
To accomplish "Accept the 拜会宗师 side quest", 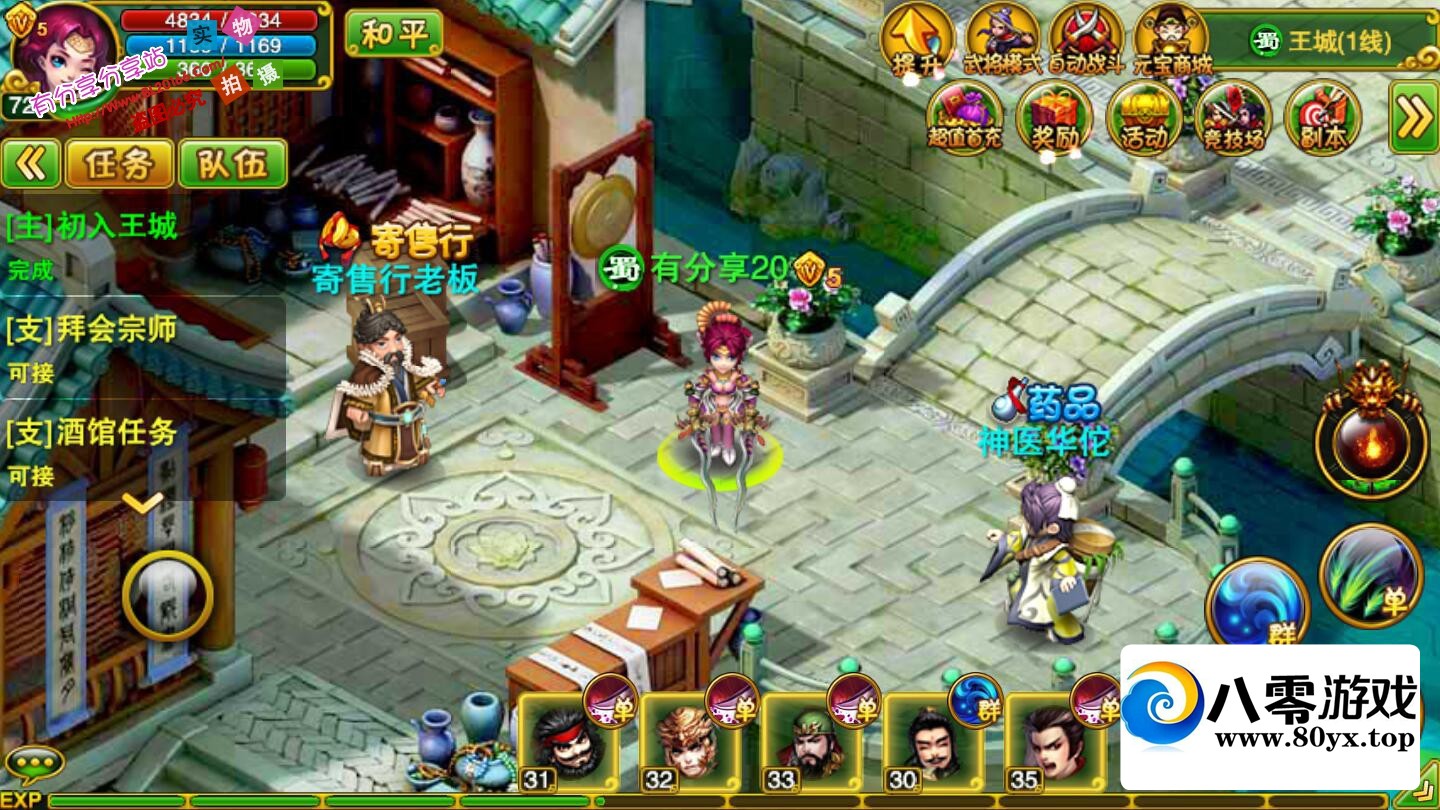I will [x=92, y=330].
